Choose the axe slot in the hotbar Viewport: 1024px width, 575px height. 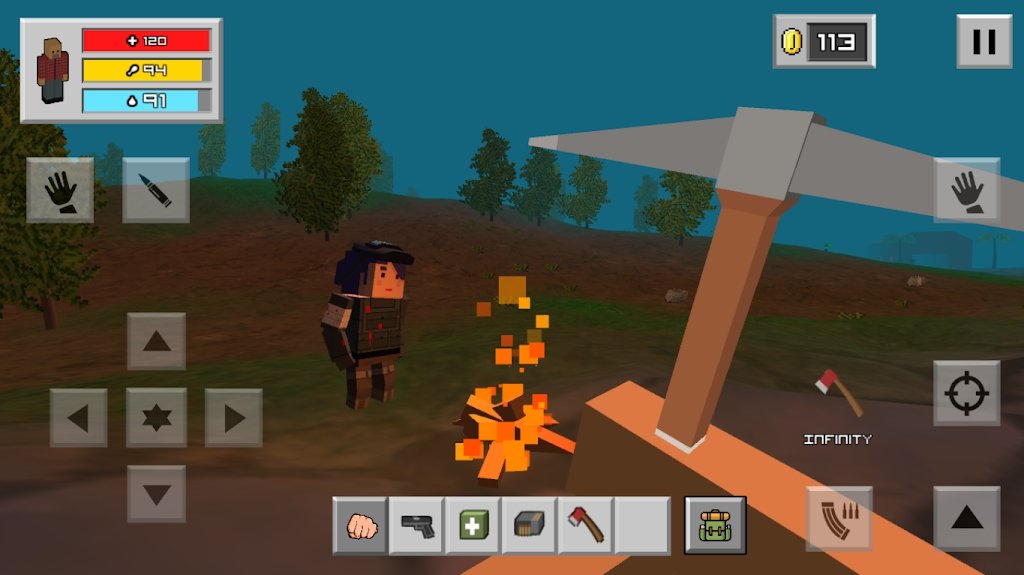point(585,526)
